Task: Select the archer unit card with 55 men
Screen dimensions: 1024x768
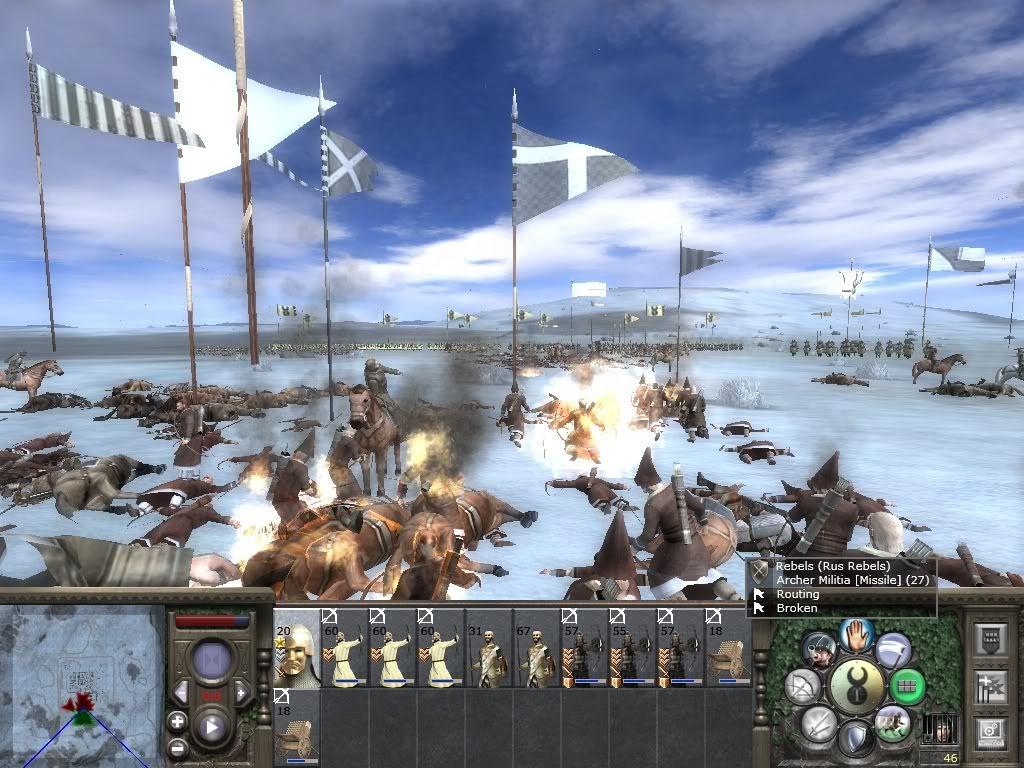Action: click(633, 648)
